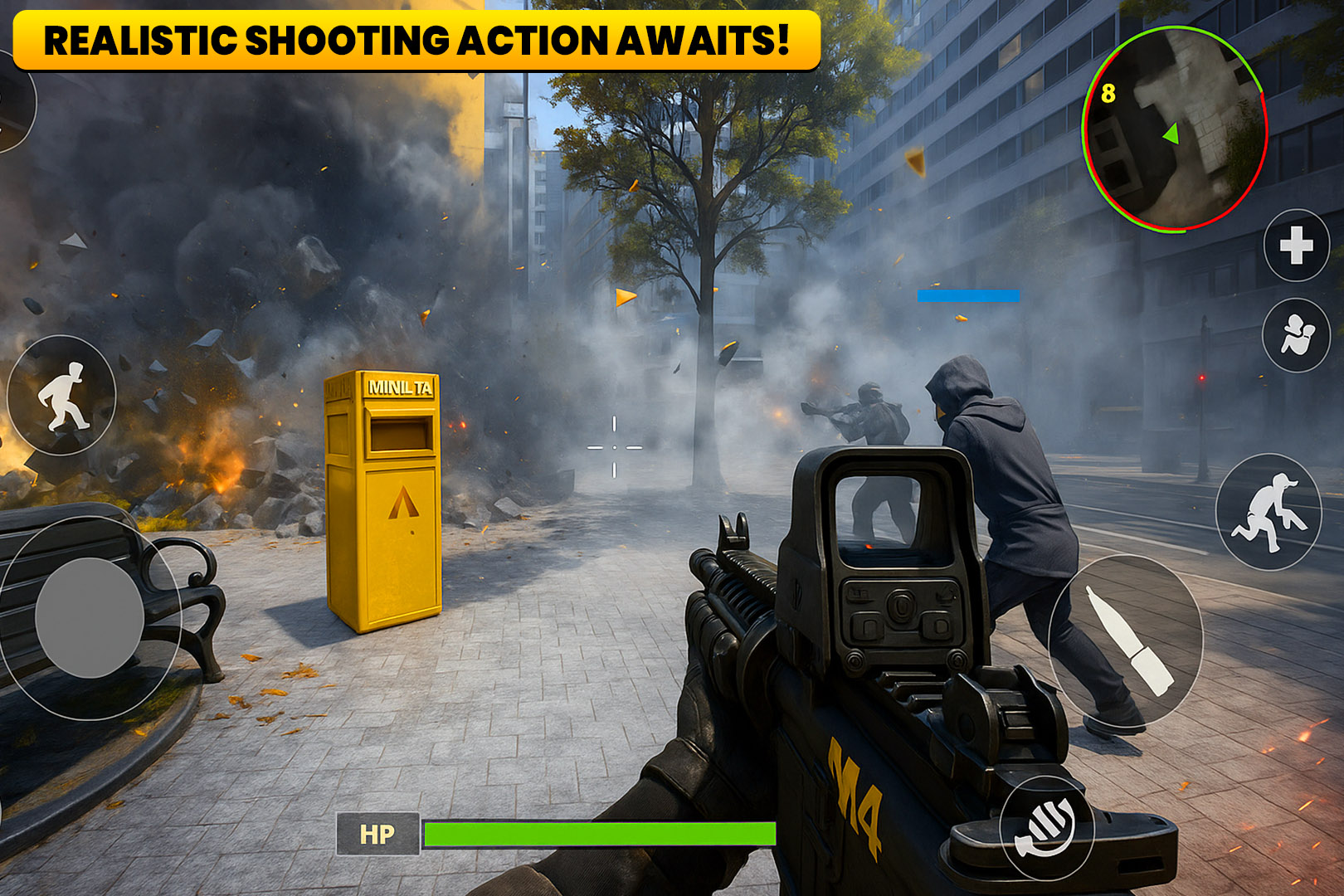Screen dimensions: 1344x896
Task: Click the crosshair at screen center
Action: click(x=614, y=446)
